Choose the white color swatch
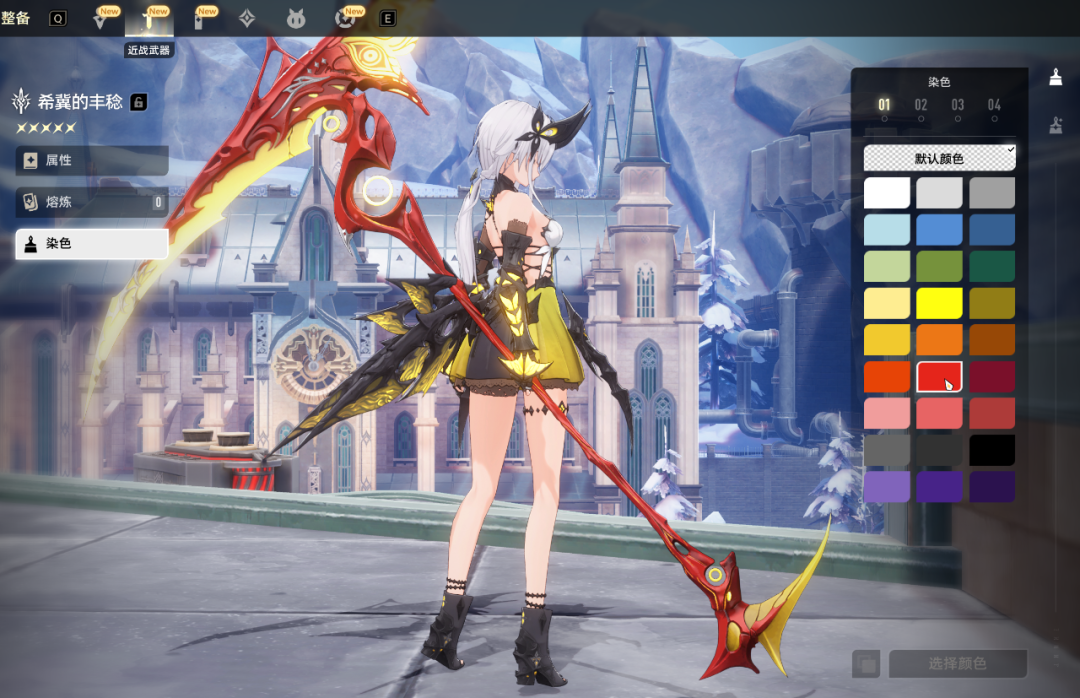The height and width of the screenshot is (698, 1080). pos(887,193)
